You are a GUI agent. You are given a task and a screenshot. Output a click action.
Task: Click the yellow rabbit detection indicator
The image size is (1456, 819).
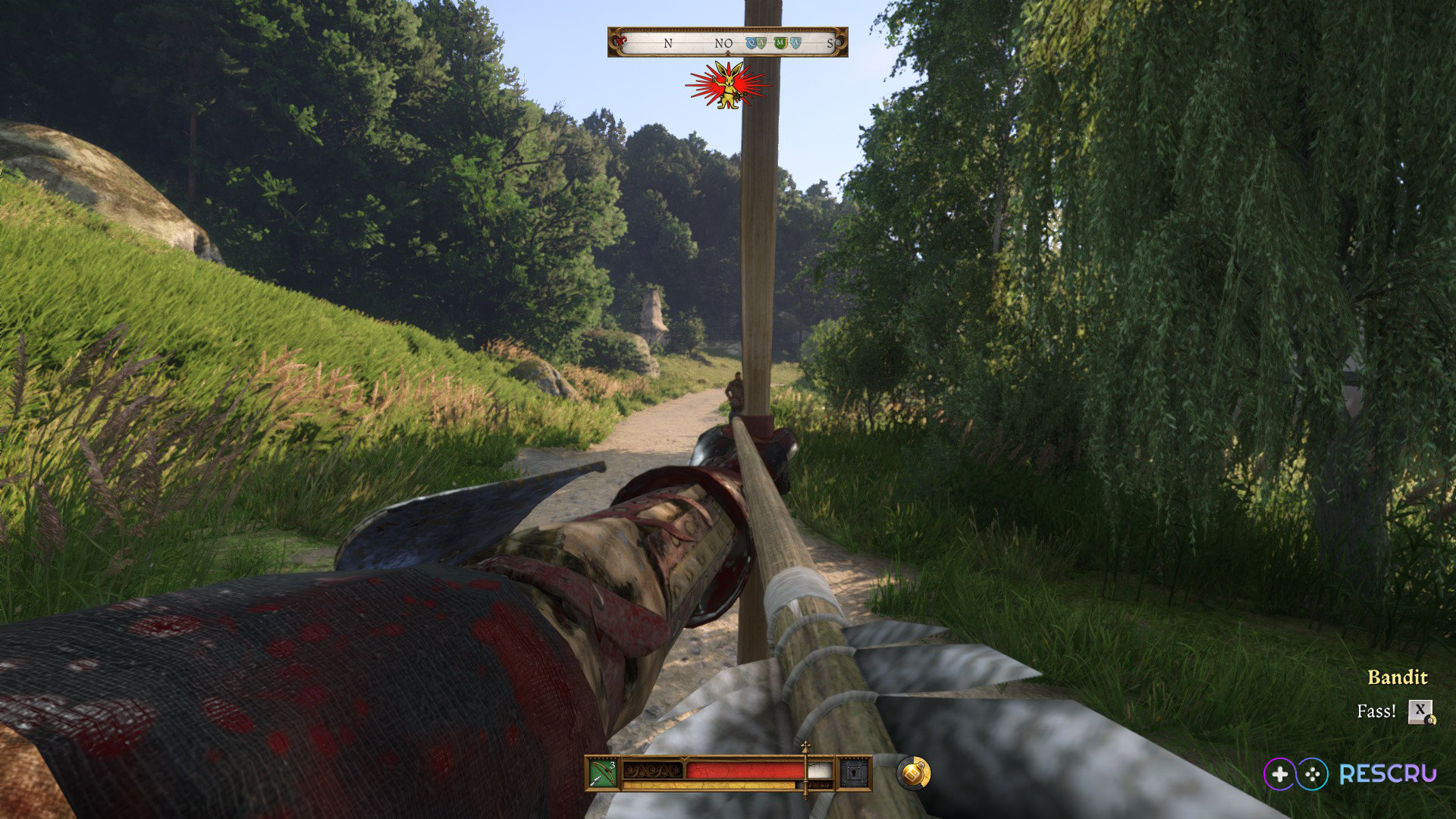coord(729,86)
